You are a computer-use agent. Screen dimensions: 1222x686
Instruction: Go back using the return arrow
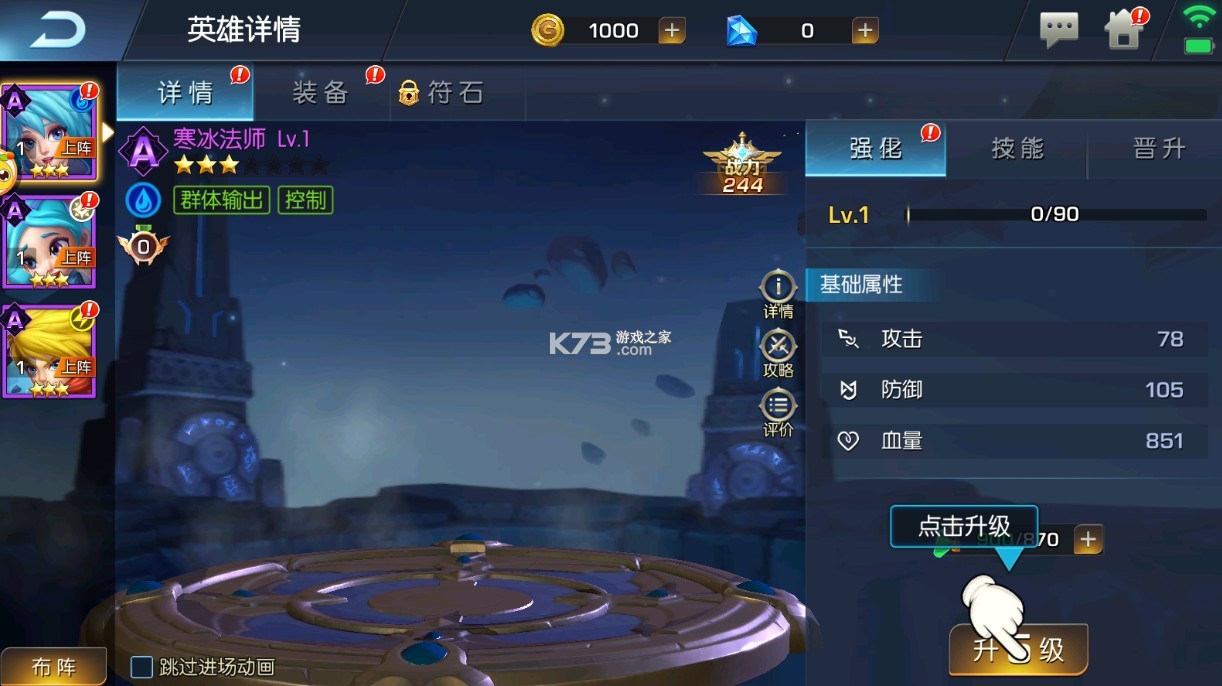(58, 32)
